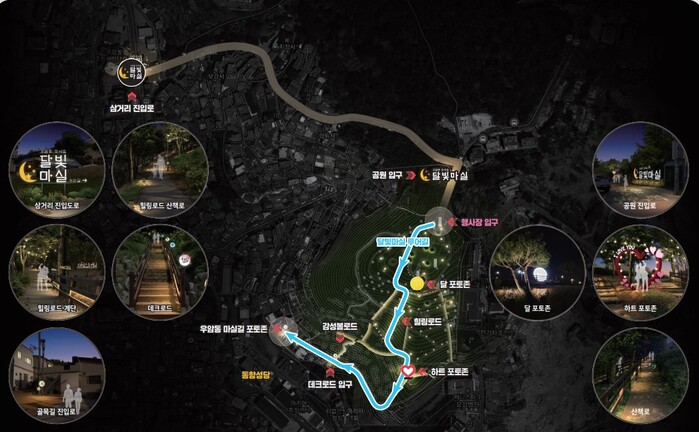Choose the heart photo zone map marker

tap(408, 371)
